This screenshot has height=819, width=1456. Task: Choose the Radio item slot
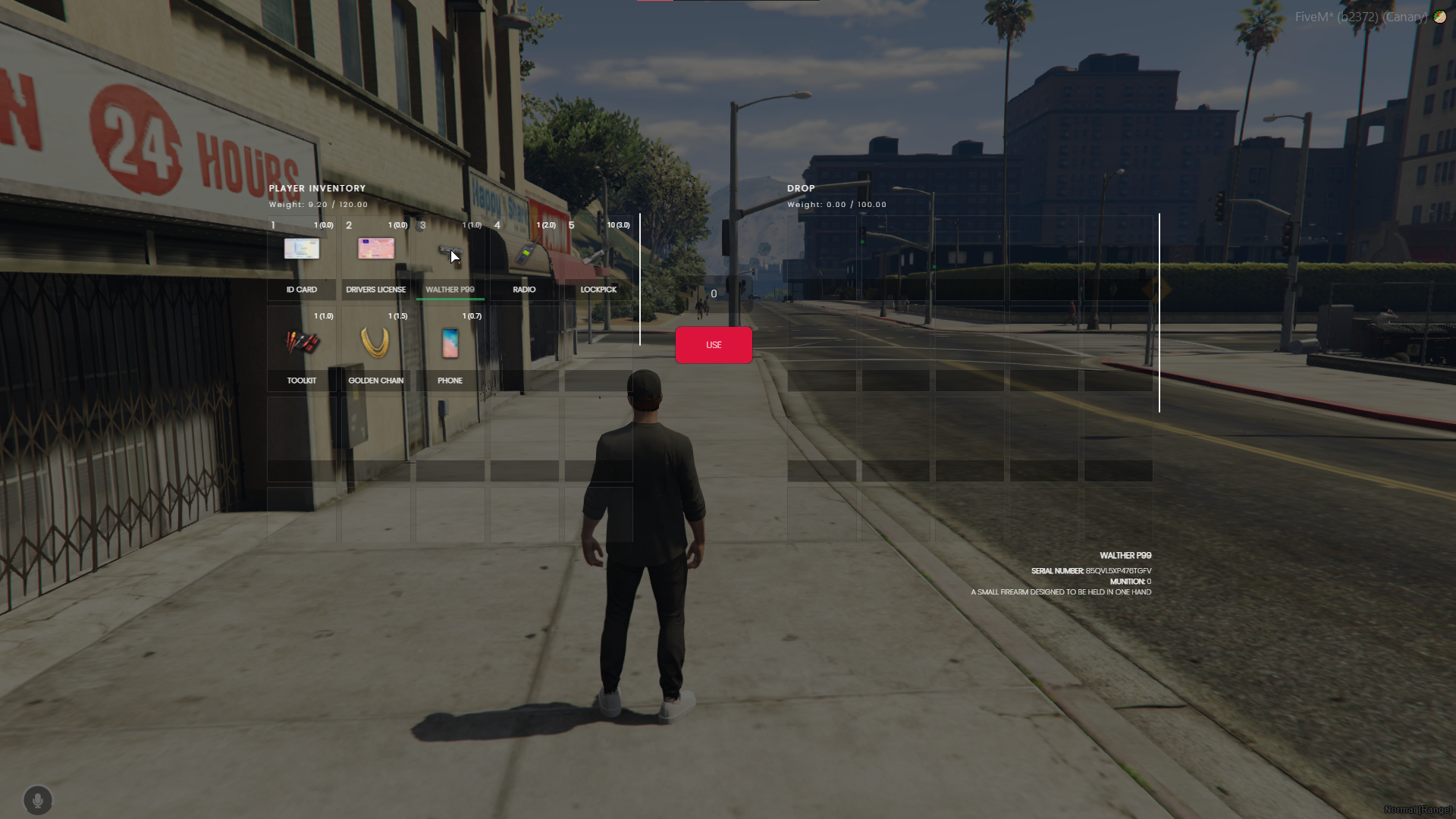pyautogui.click(x=524, y=254)
